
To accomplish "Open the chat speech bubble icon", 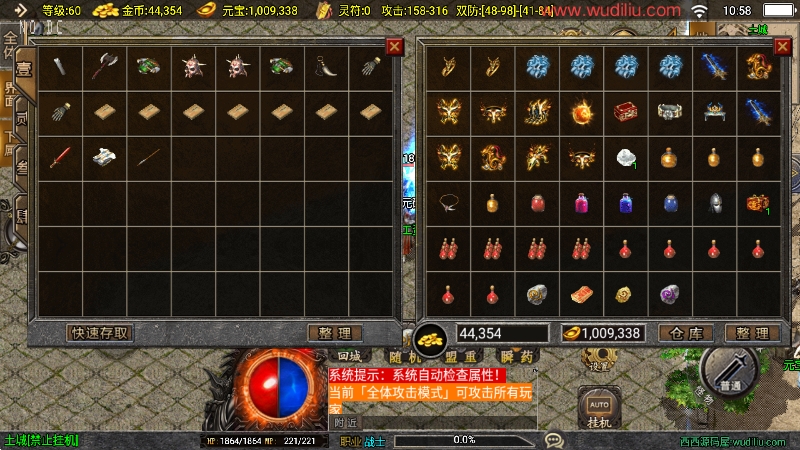I will click(x=554, y=439).
